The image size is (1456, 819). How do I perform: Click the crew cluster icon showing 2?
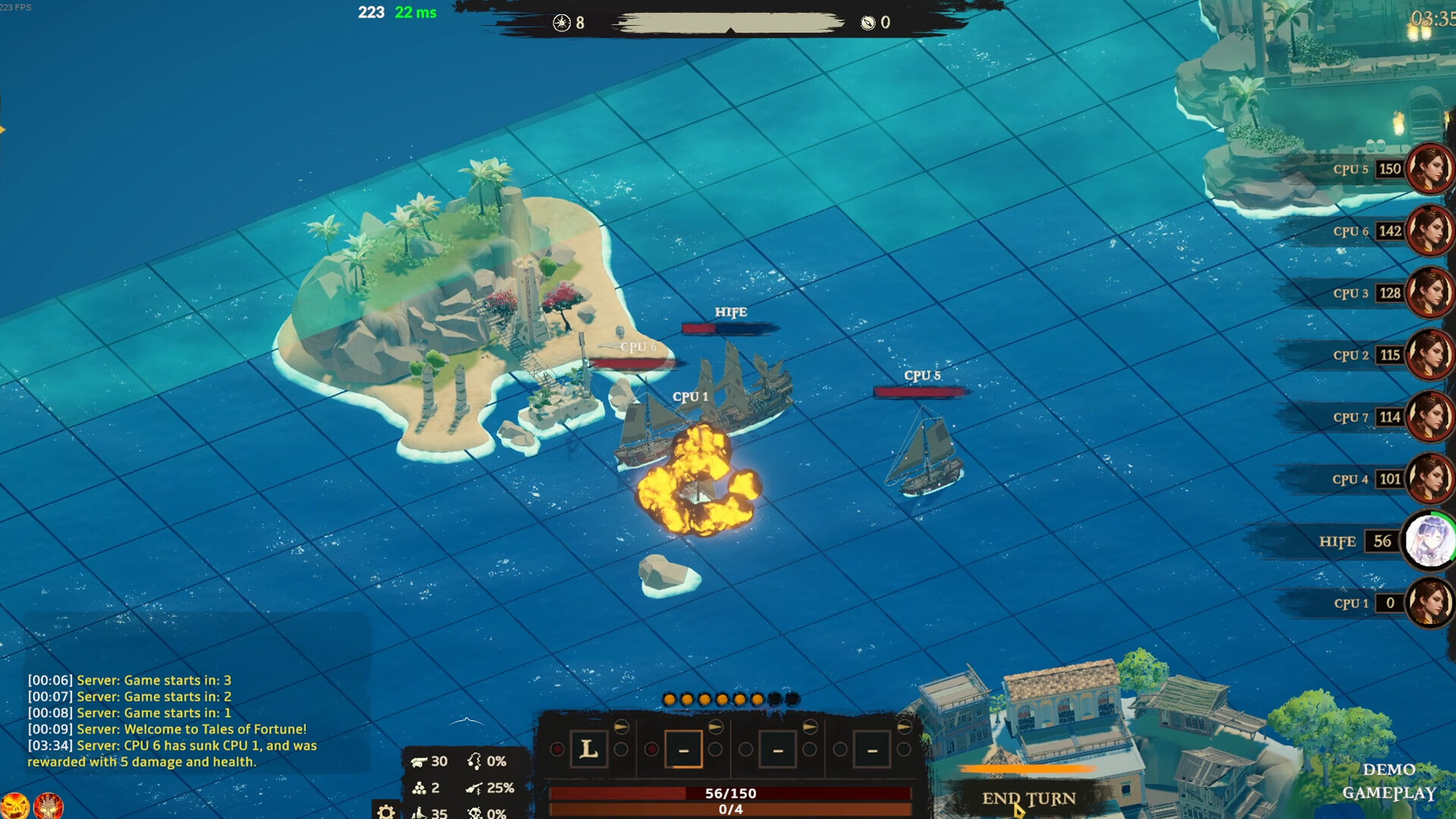(x=420, y=787)
